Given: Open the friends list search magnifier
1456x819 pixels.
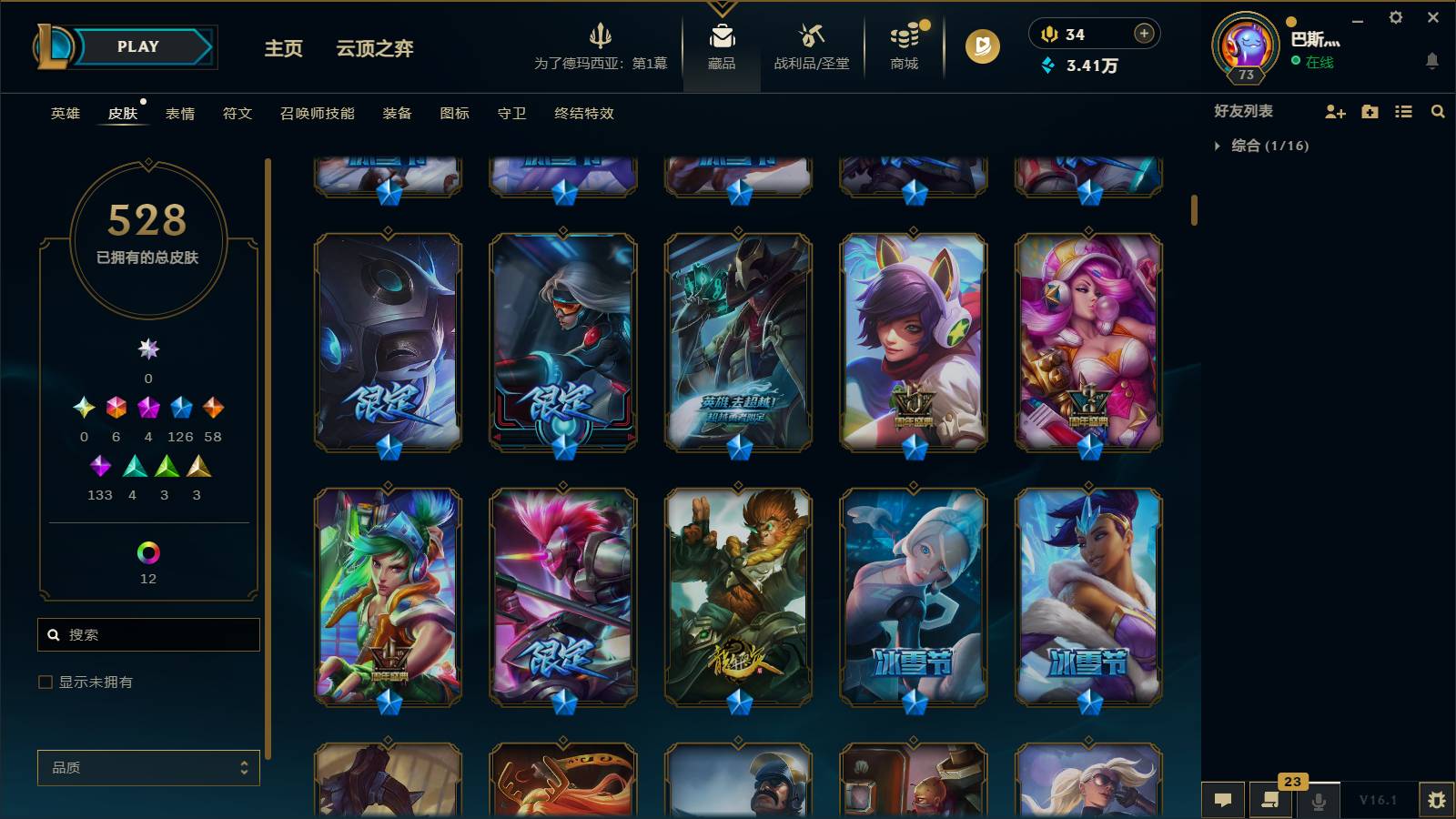Looking at the screenshot, I should coord(1438,112).
